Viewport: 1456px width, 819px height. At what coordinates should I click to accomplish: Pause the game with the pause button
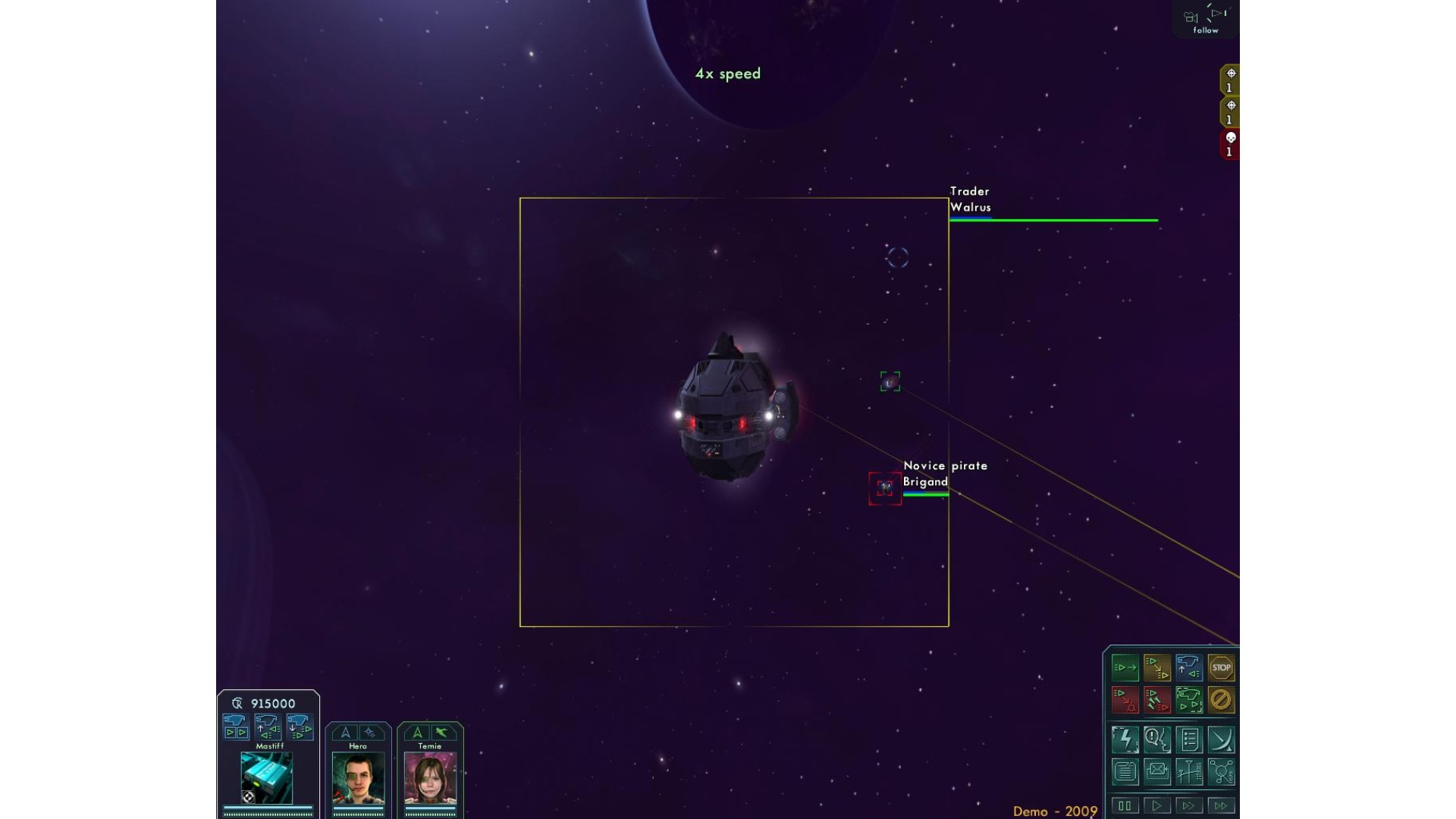click(1125, 805)
